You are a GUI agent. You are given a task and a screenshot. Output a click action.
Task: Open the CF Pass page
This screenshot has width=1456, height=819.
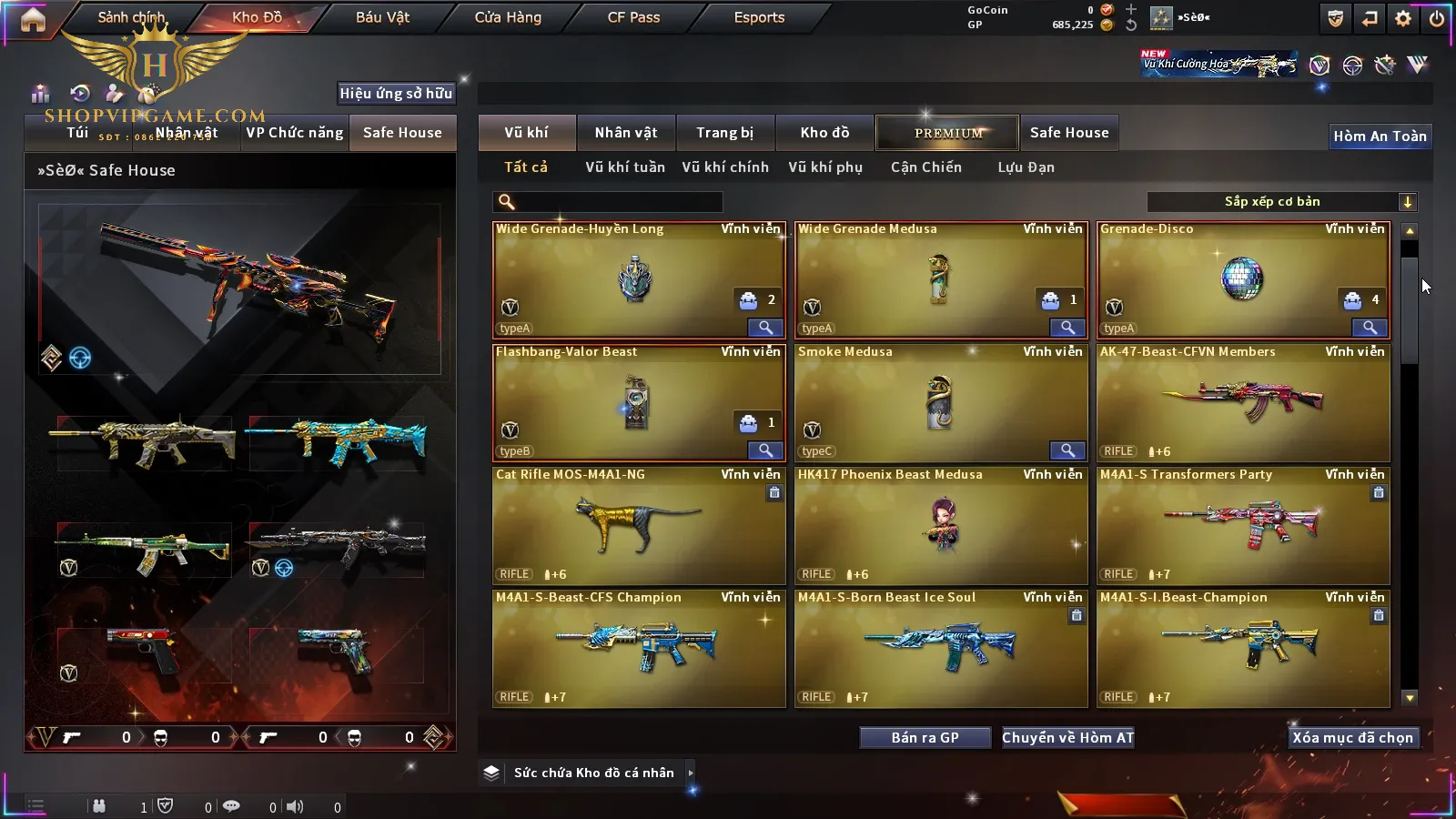pyautogui.click(x=633, y=17)
